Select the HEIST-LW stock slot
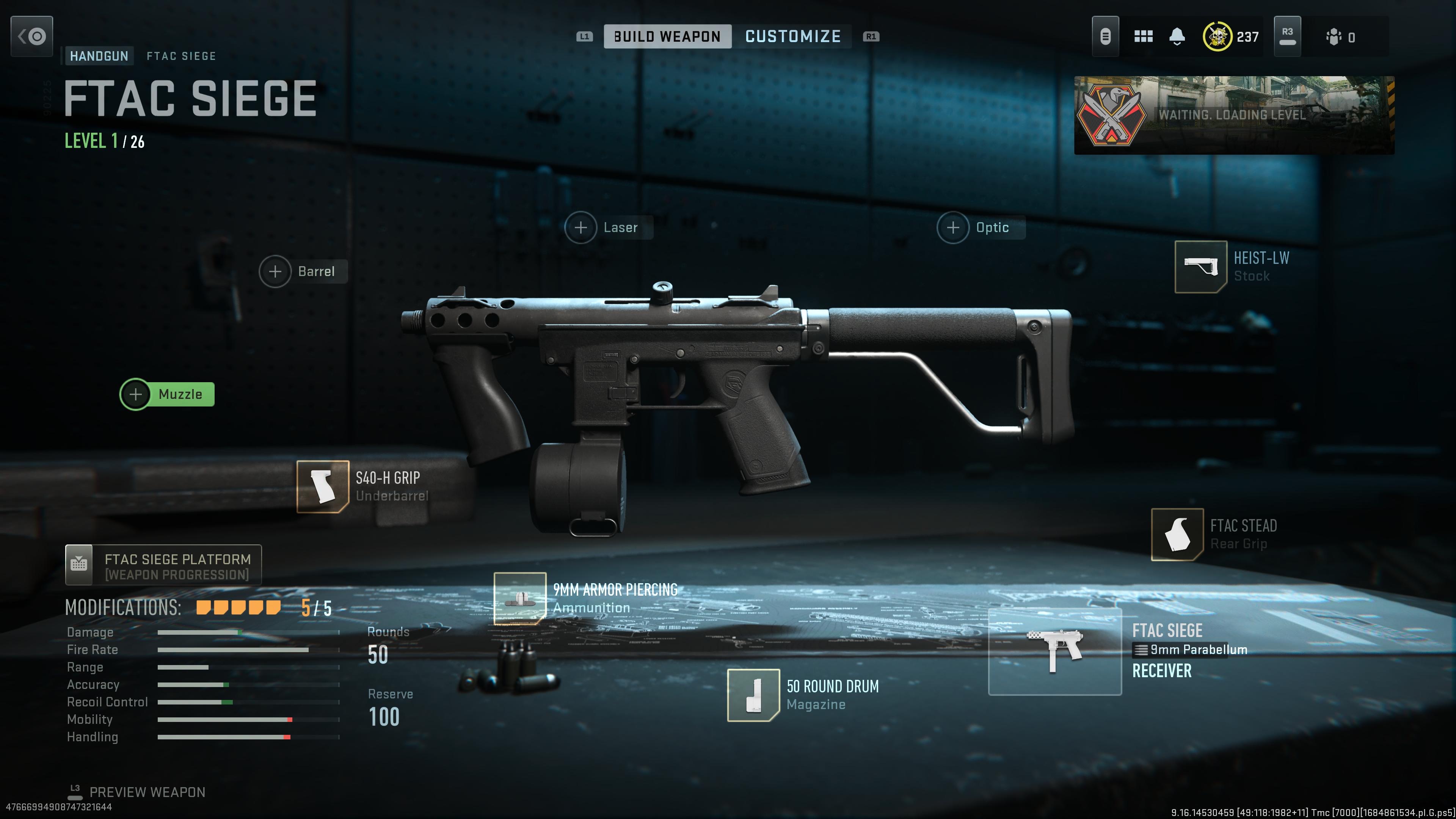The width and height of the screenshot is (1456, 819). pos(1200,267)
